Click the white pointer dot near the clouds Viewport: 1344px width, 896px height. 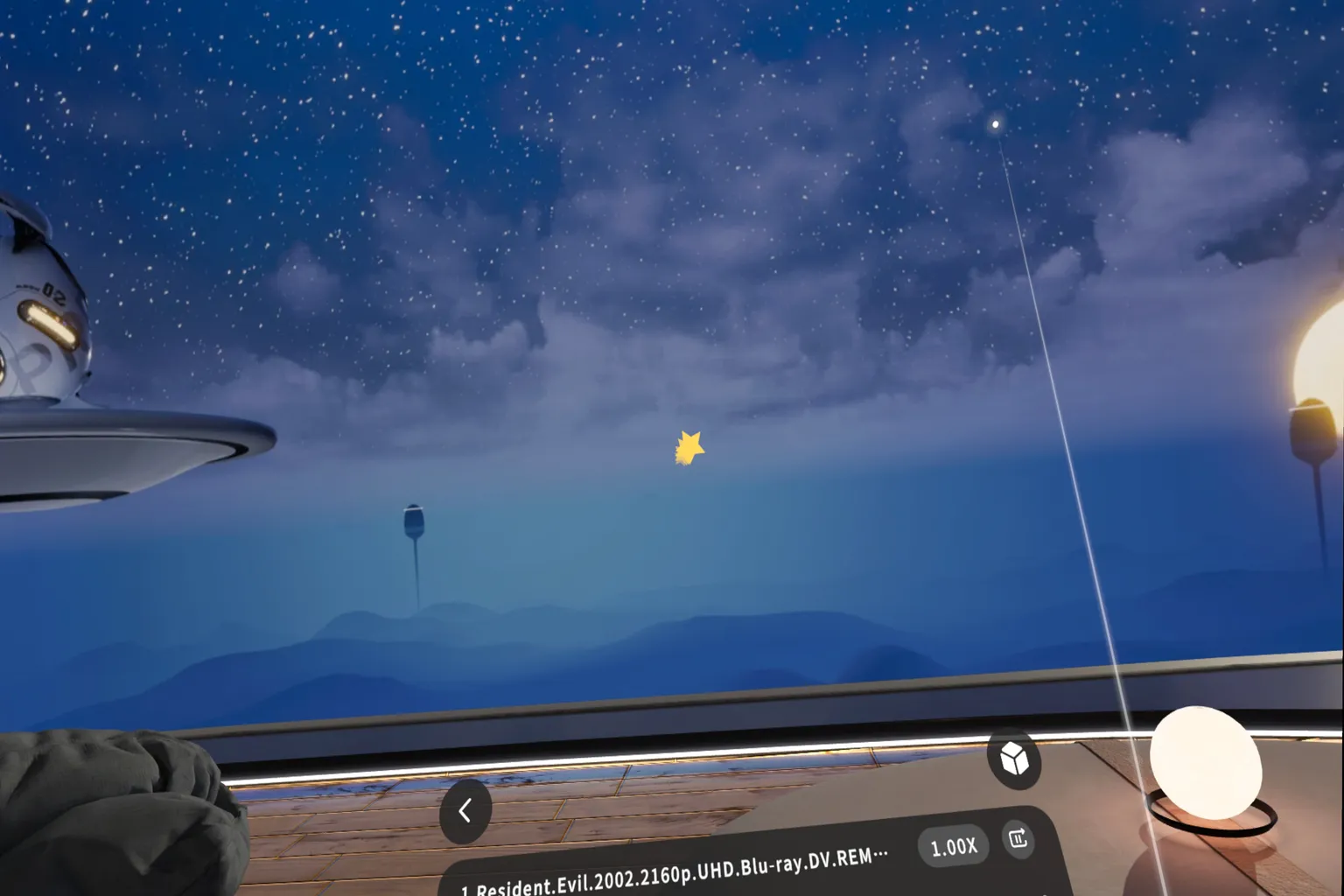[x=994, y=124]
